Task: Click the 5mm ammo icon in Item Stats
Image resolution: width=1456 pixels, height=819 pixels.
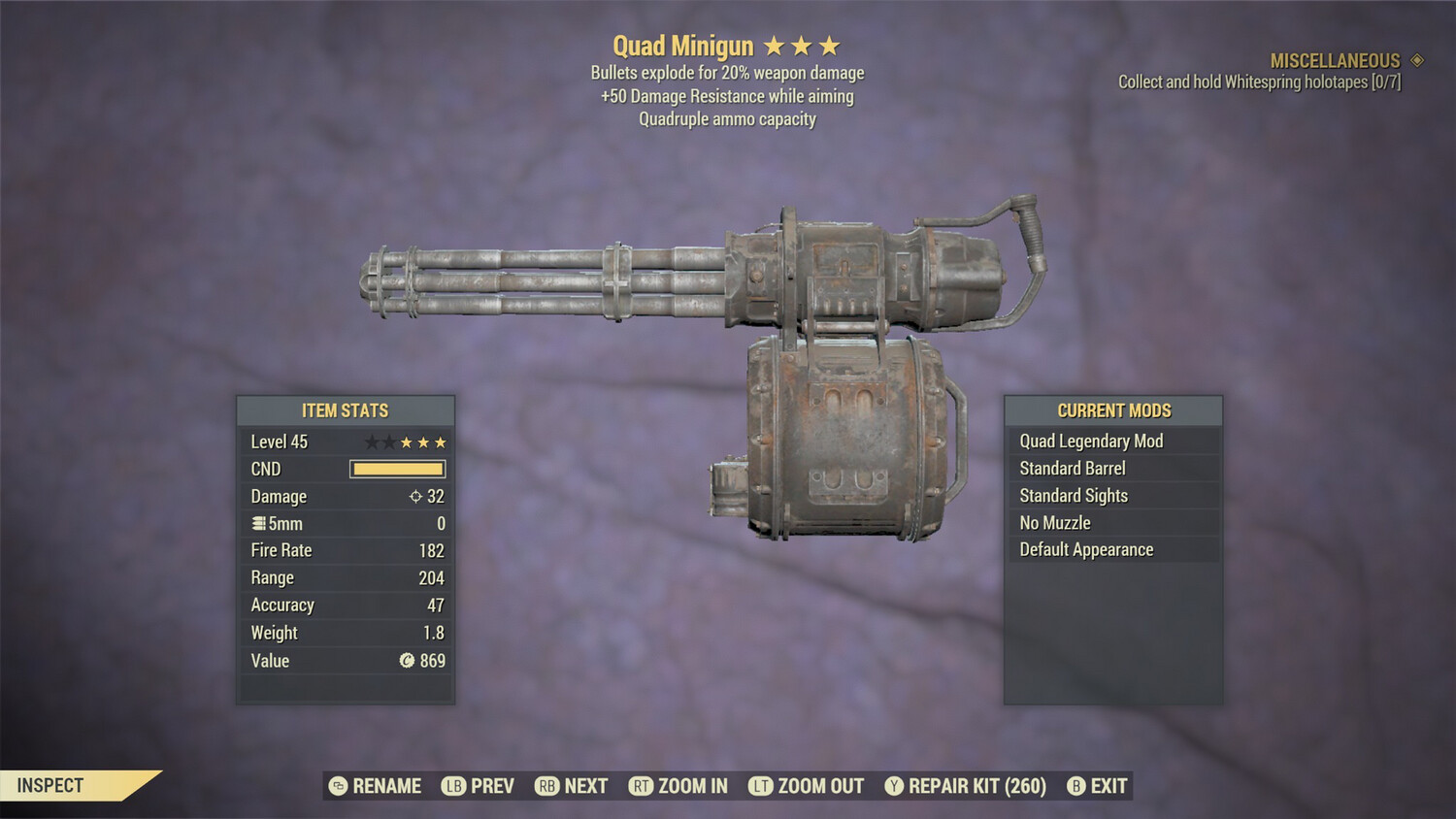Action: coord(259,523)
